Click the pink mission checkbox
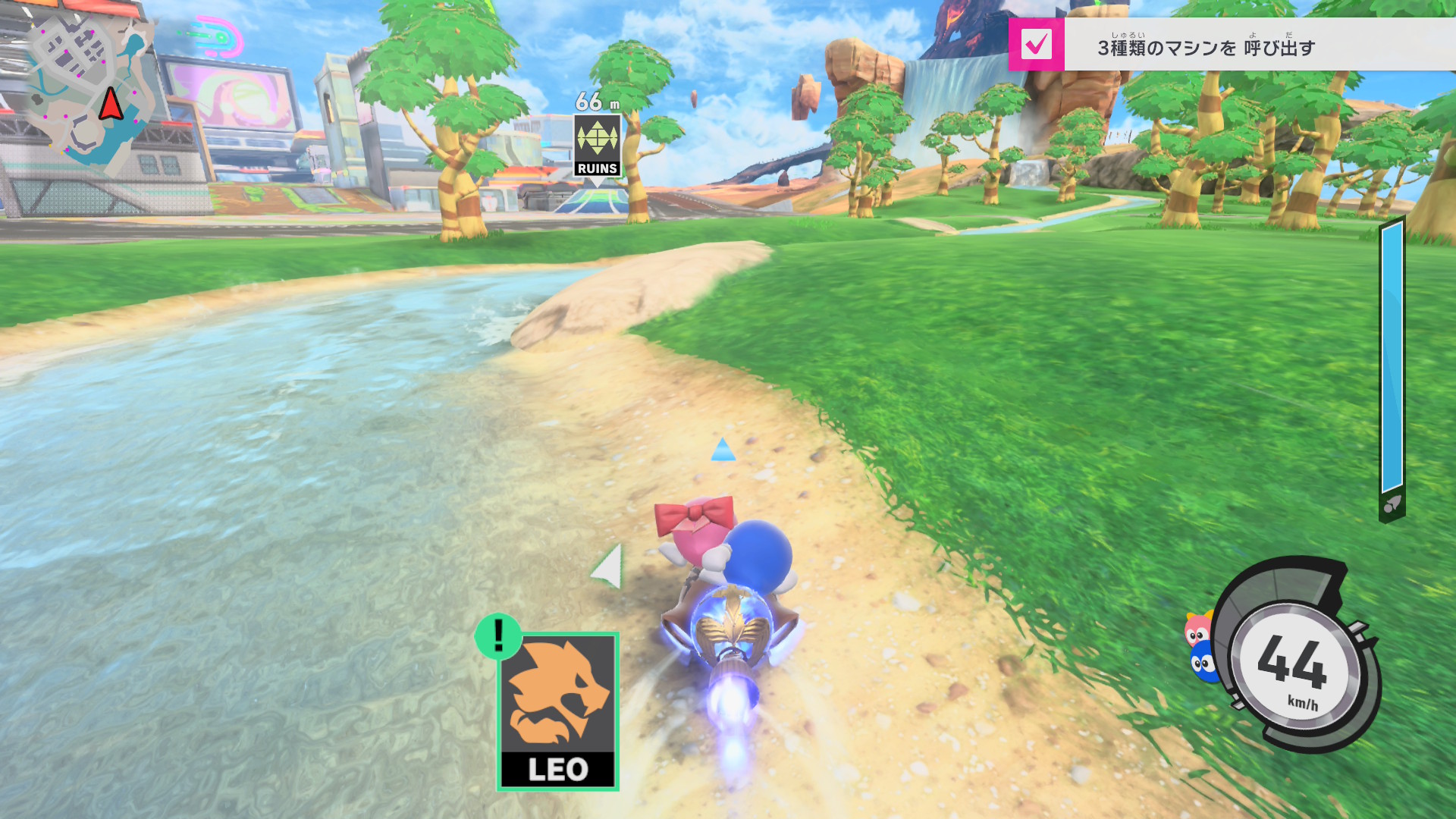The height and width of the screenshot is (819, 1456). click(x=1036, y=45)
